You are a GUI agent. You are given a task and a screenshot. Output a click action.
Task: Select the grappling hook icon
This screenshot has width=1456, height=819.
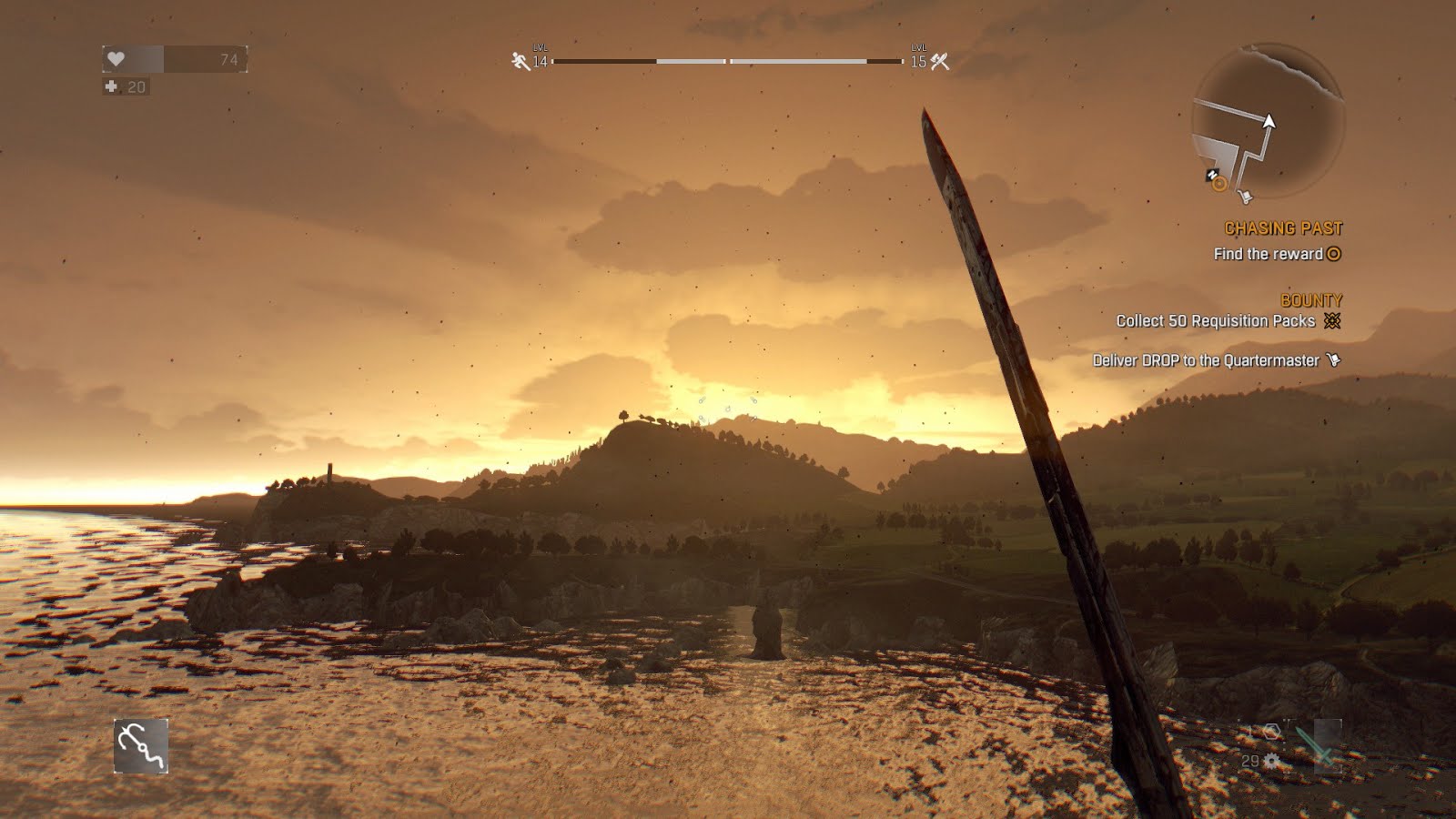pyautogui.click(x=141, y=746)
